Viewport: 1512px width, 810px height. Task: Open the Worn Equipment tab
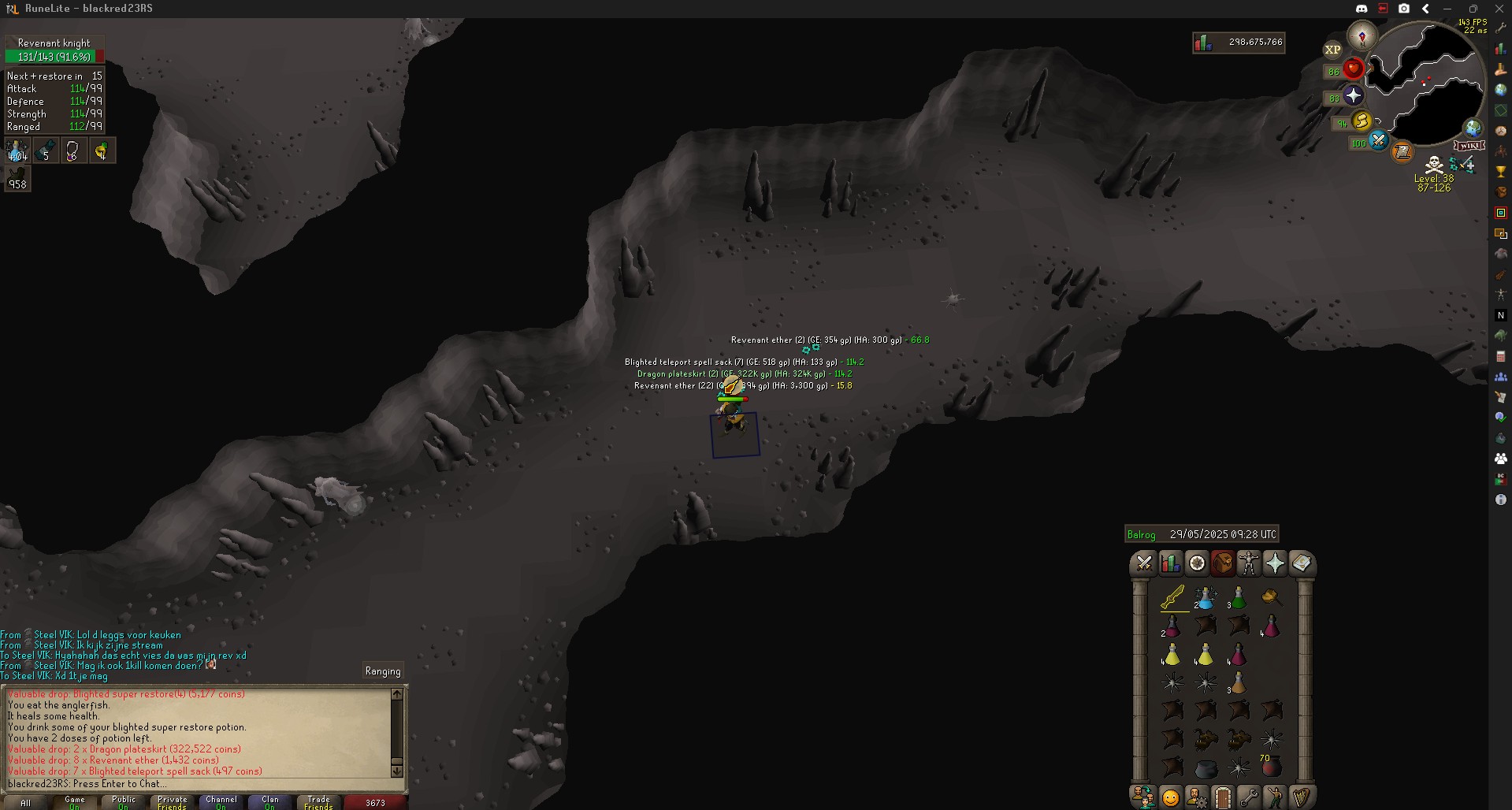pyautogui.click(x=1249, y=563)
